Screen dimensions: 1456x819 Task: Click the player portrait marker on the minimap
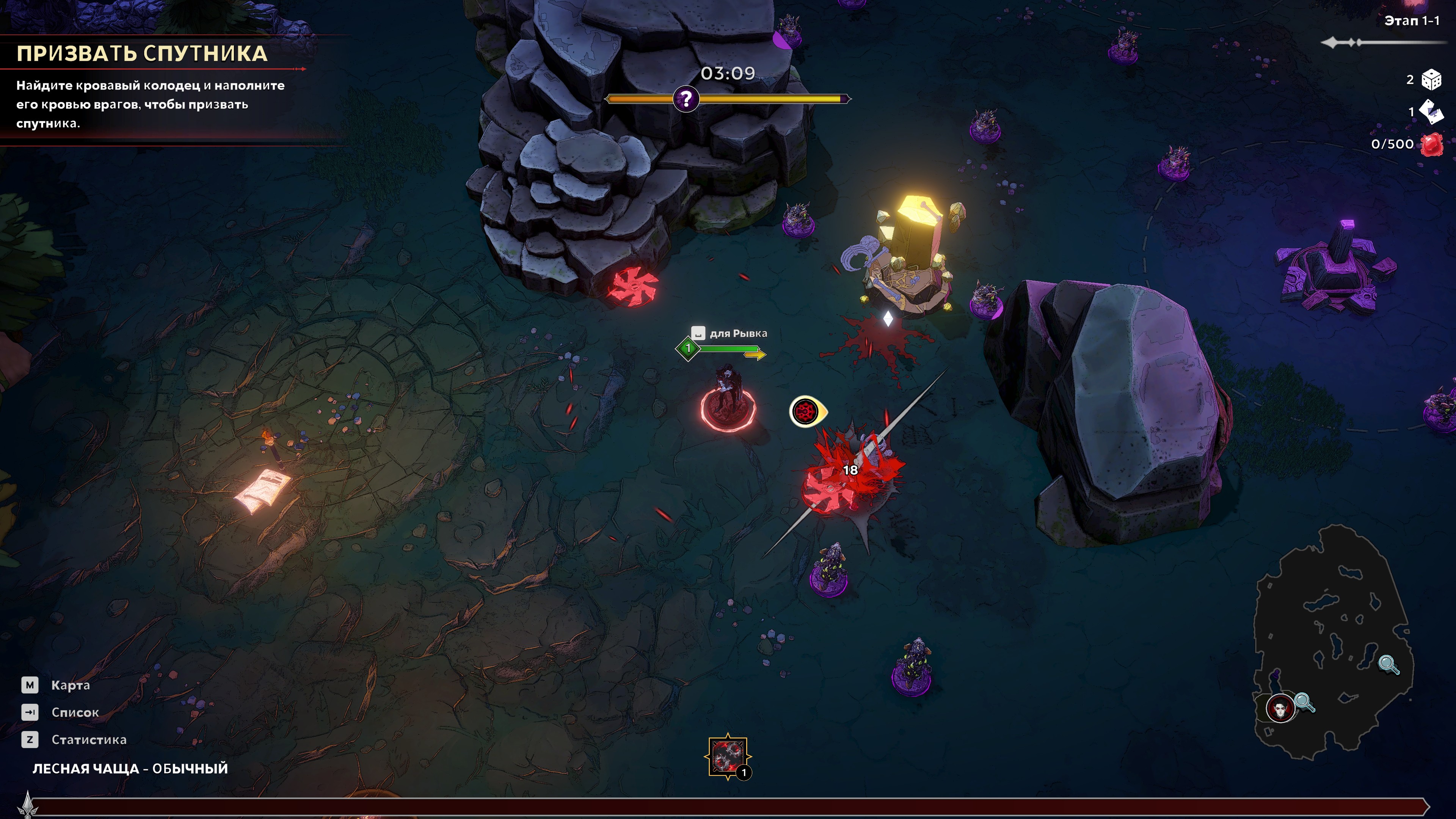[1280, 708]
